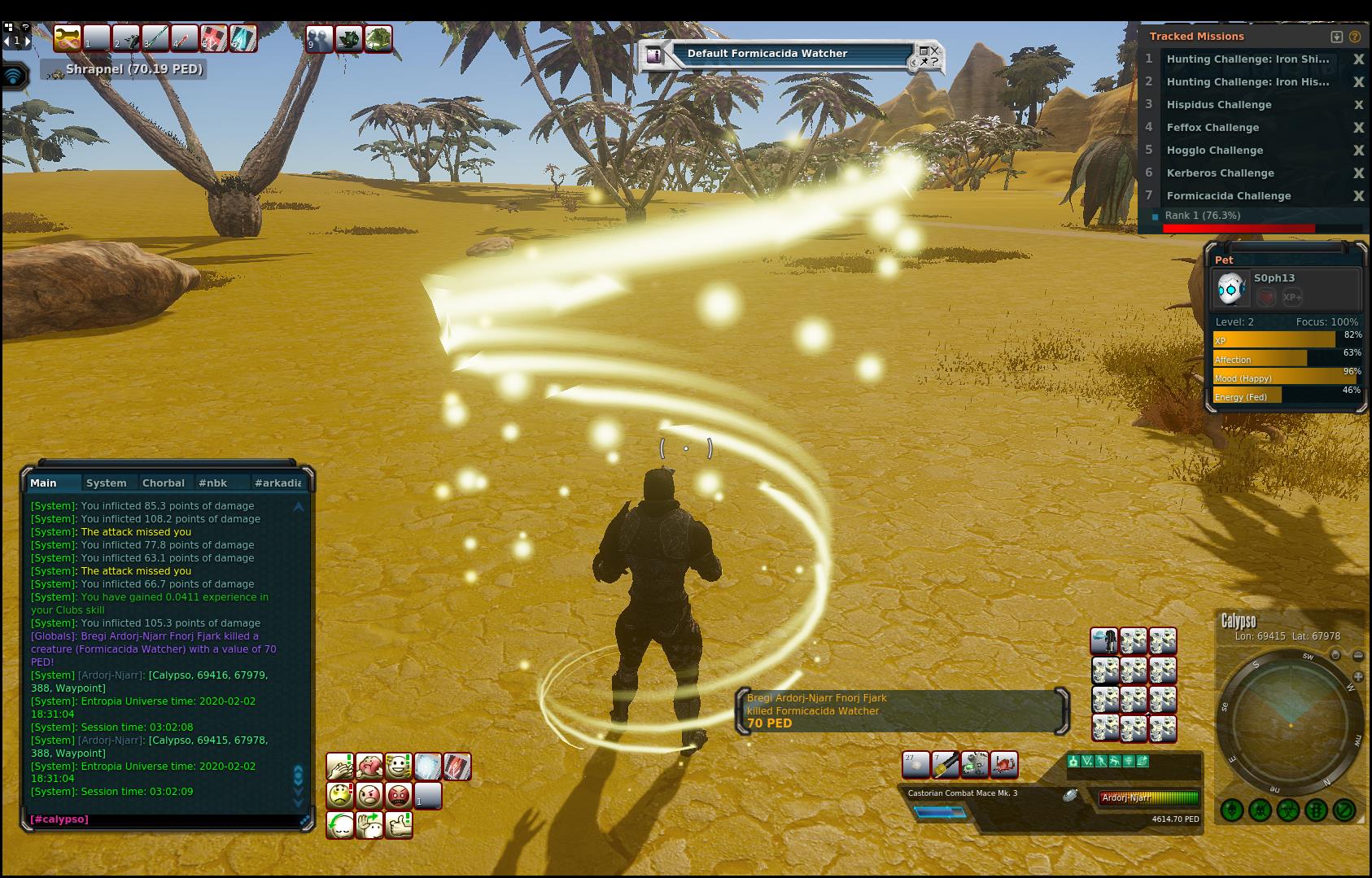
Task: Zoom out the radar with minus button
Action: click(x=1358, y=656)
